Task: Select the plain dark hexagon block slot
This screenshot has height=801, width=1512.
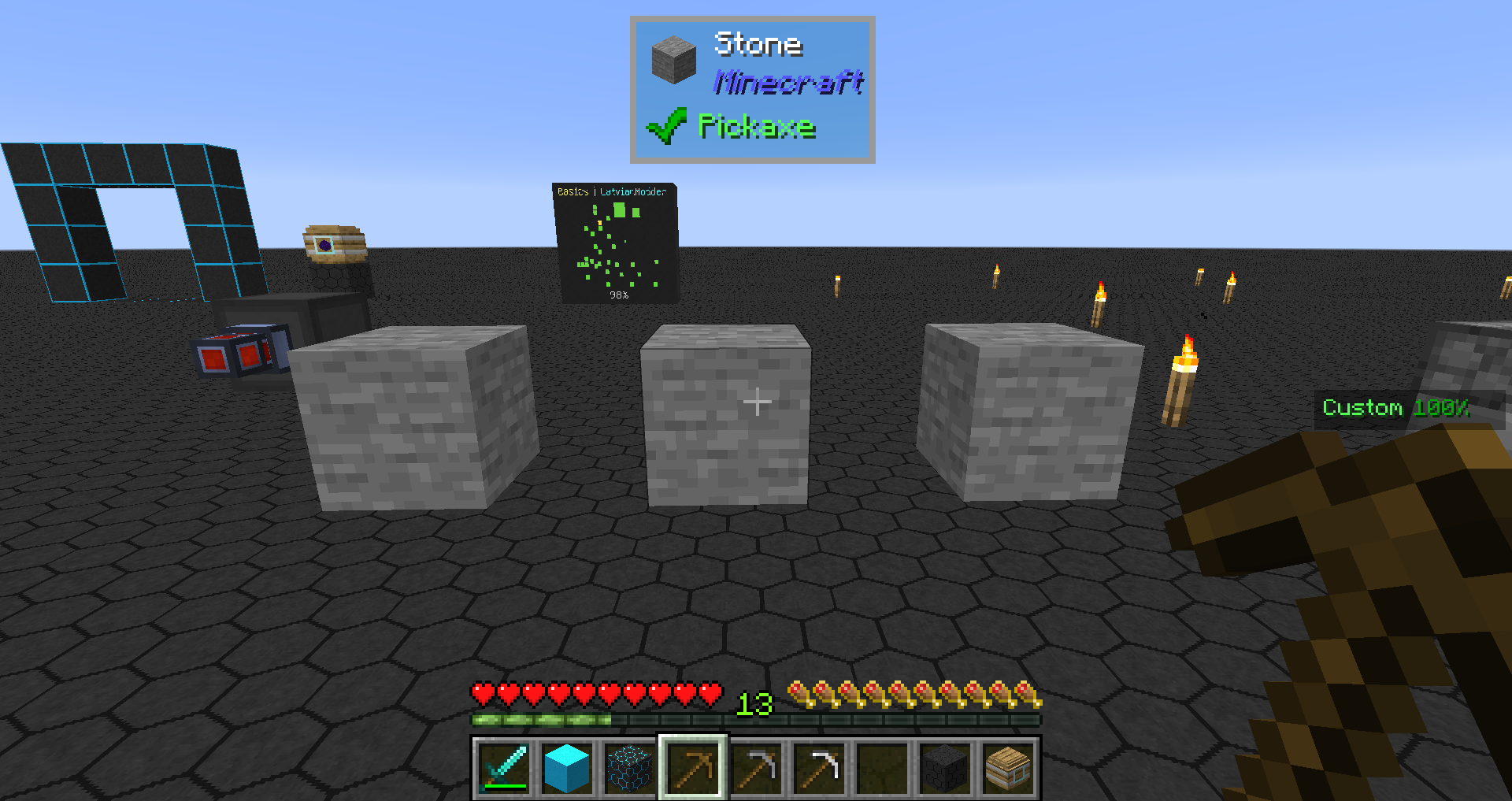Action: (x=945, y=767)
